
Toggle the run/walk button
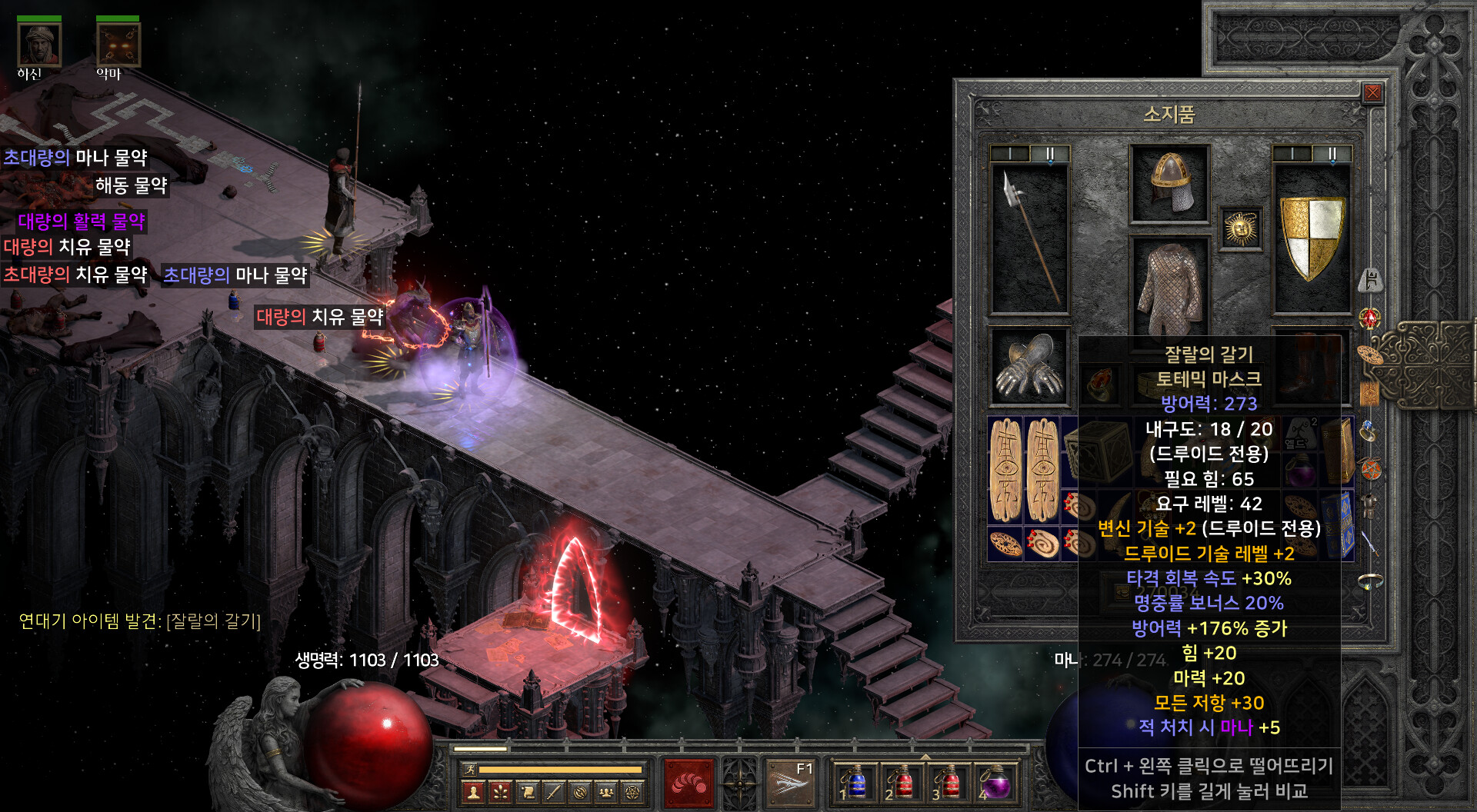(469, 769)
